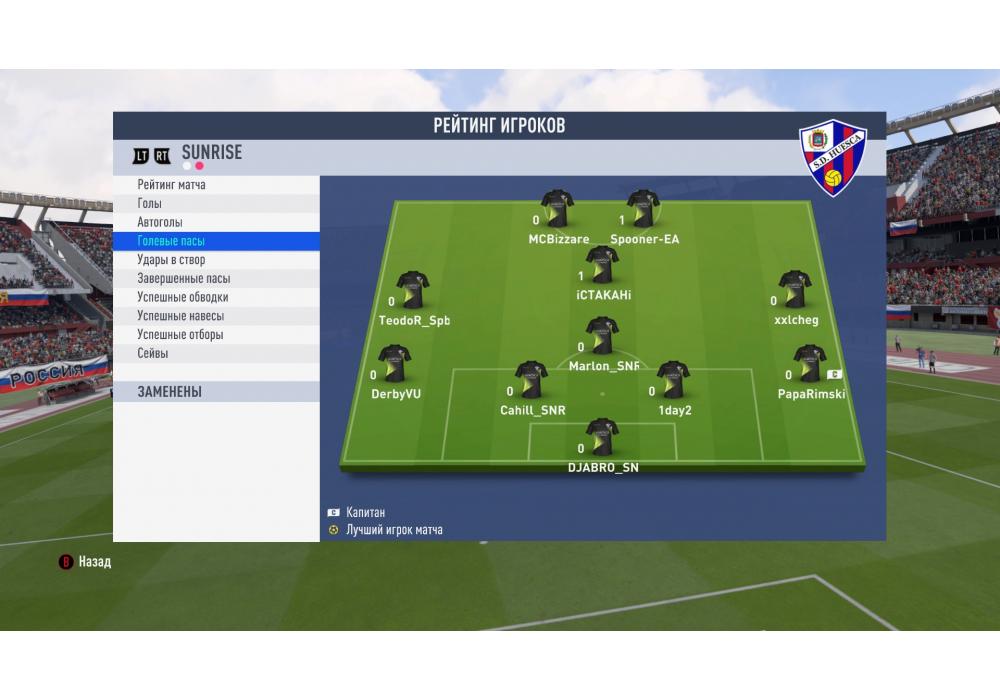Select the Успешные отборы row
Screen dimensions: 1000x700
(216, 335)
